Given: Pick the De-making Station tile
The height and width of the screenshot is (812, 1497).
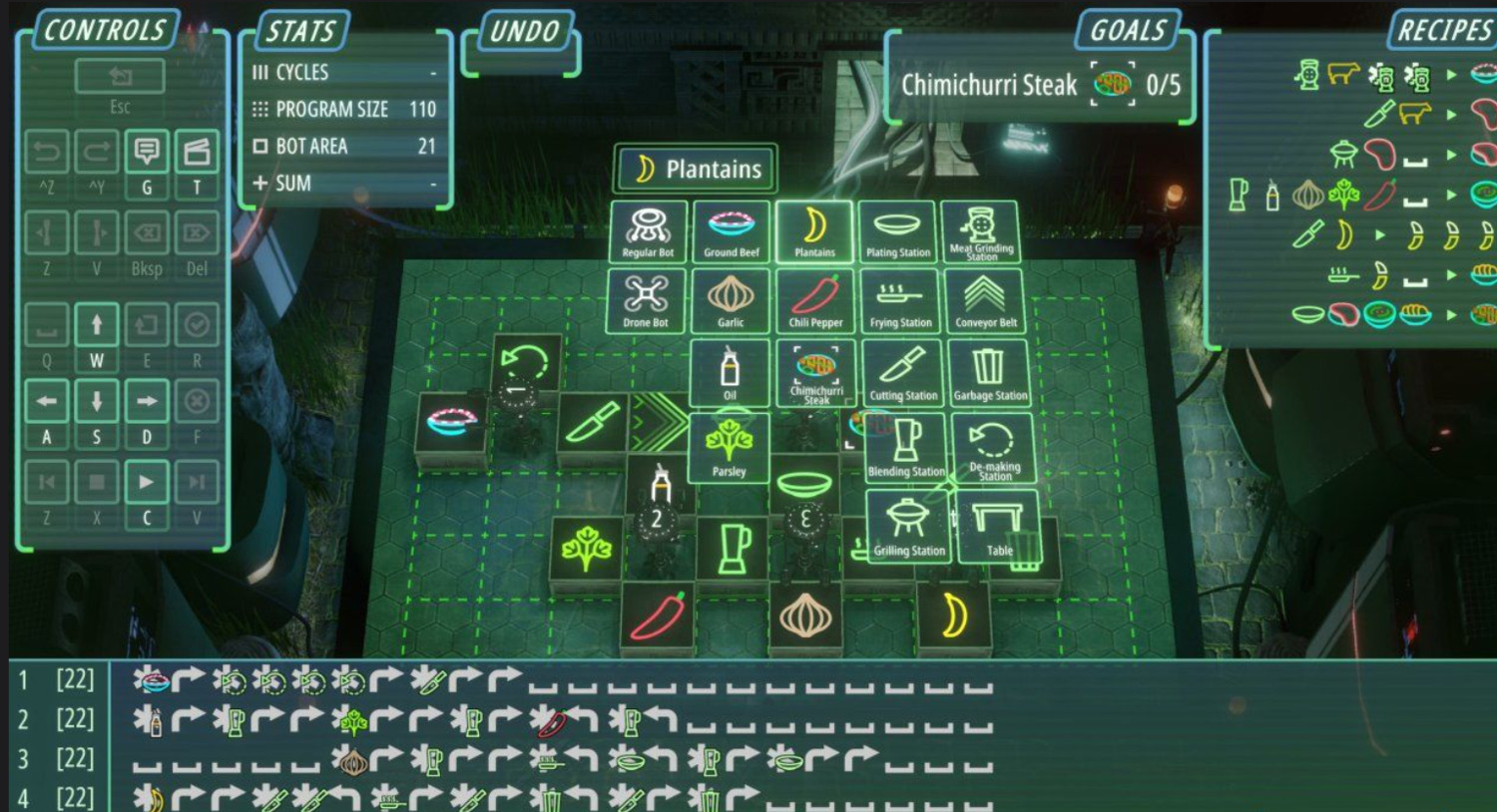Looking at the screenshot, I should pyautogui.click(x=993, y=448).
